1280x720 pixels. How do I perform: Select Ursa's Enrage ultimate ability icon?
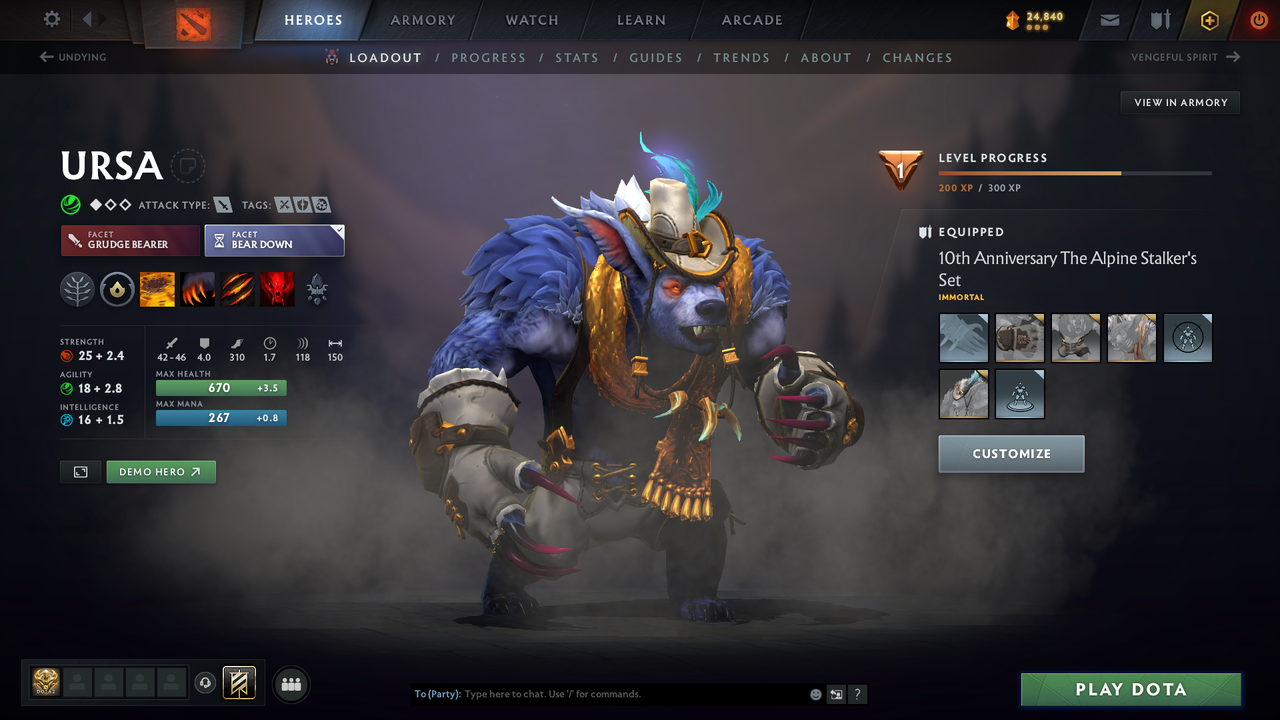click(x=277, y=289)
